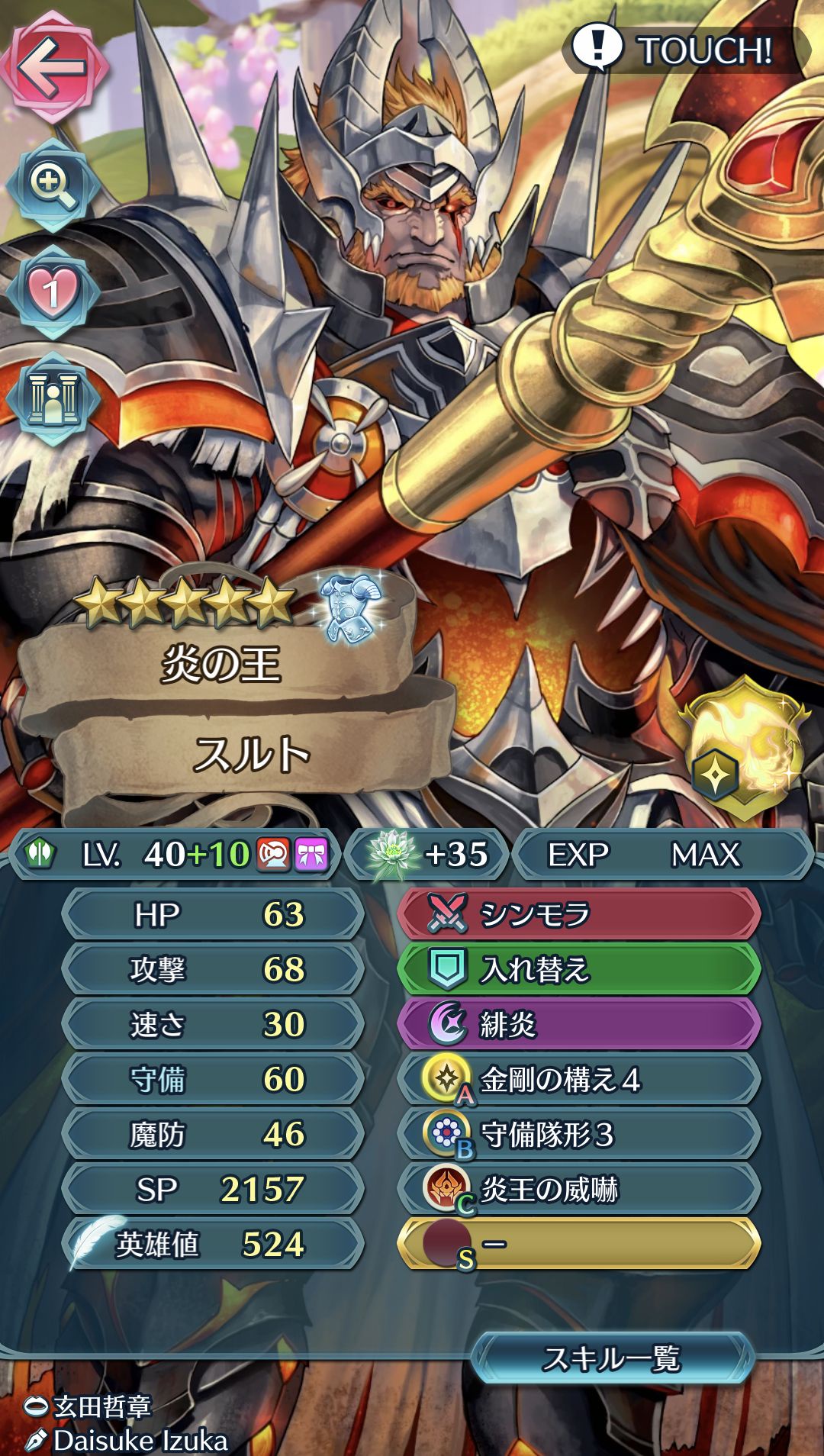Open the 炎王の威嚇 C skill
Image resolution: width=824 pixels, height=1456 pixels.
(578, 1189)
